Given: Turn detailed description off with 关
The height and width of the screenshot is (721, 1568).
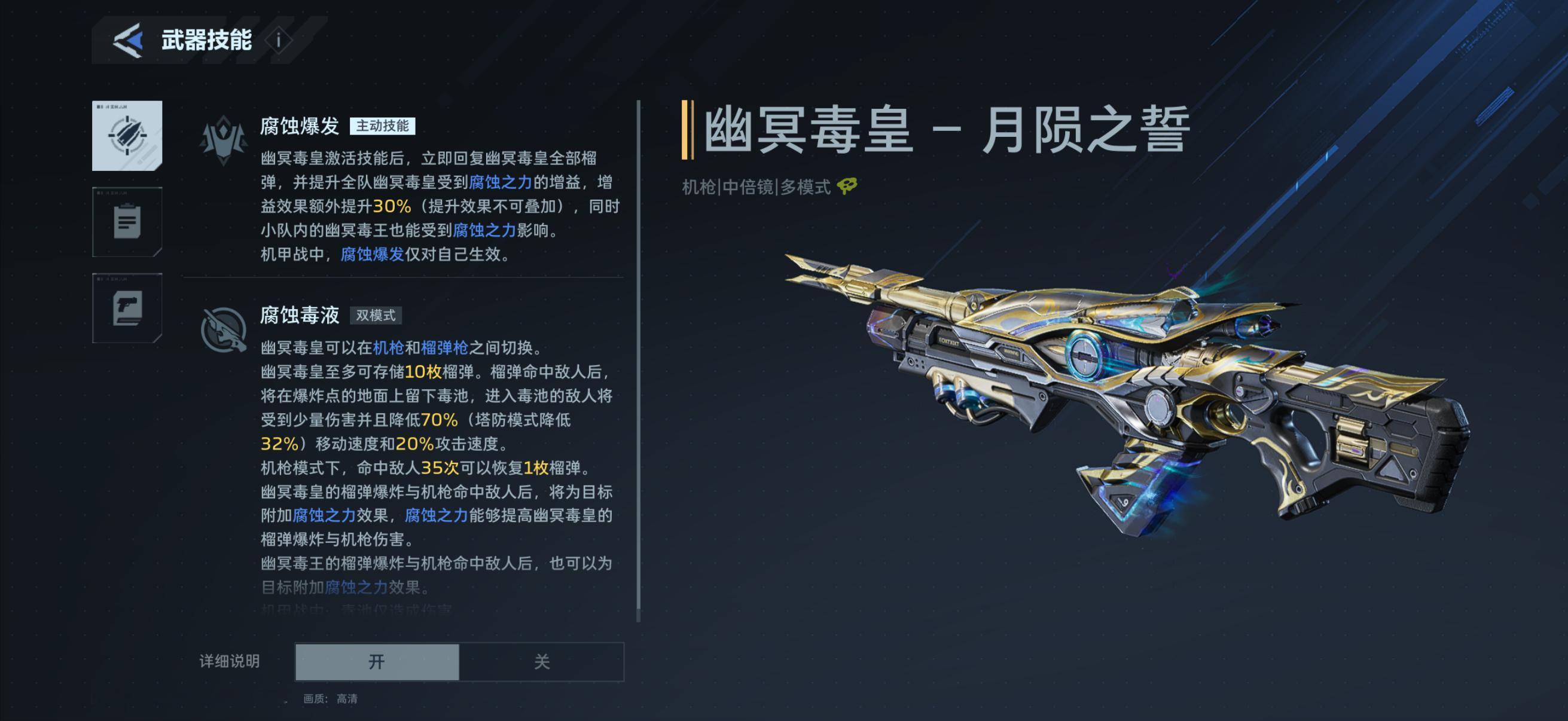Looking at the screenshot, I should pos(541,661).
